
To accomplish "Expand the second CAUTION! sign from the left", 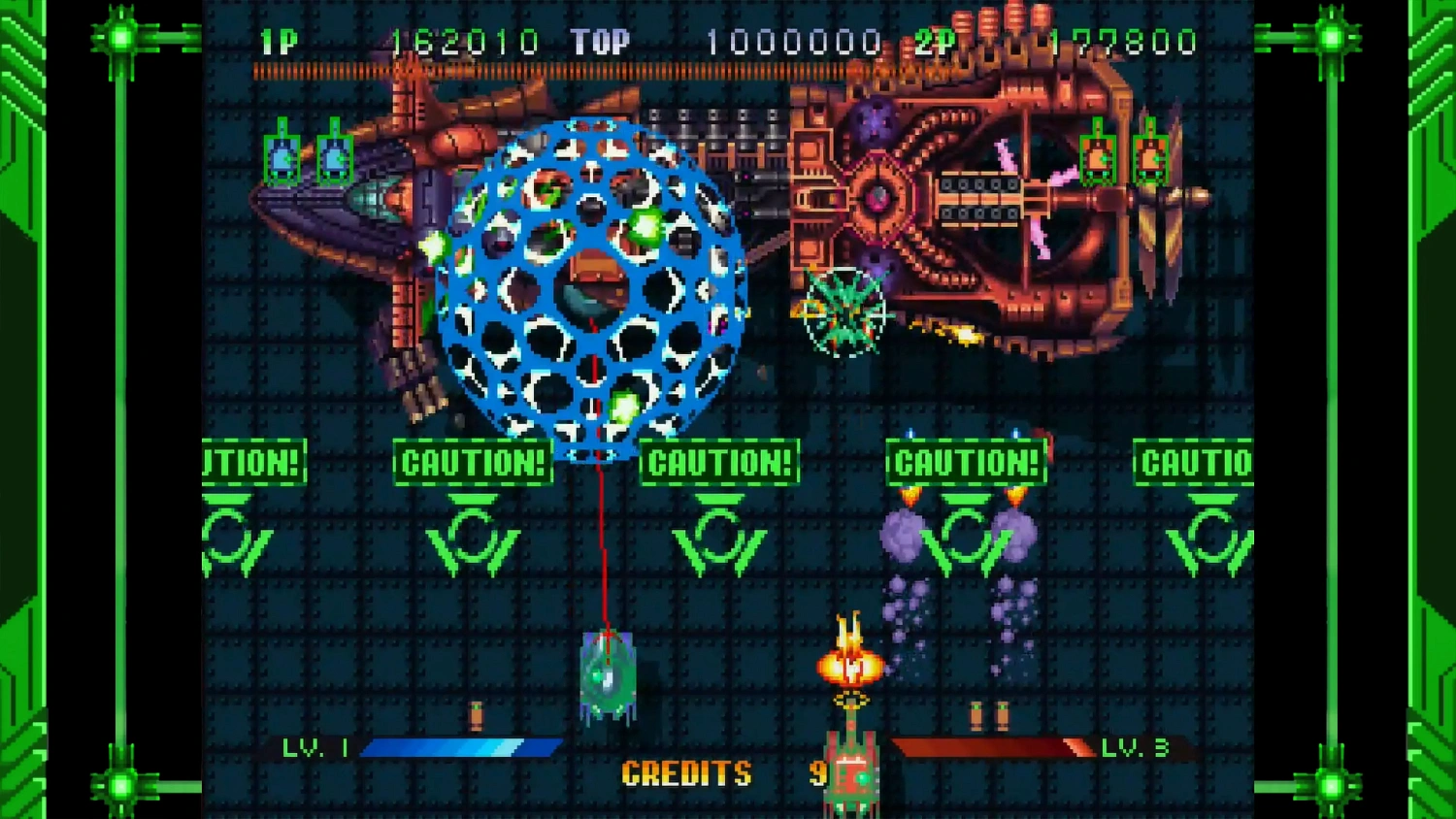I will point(473,463).
